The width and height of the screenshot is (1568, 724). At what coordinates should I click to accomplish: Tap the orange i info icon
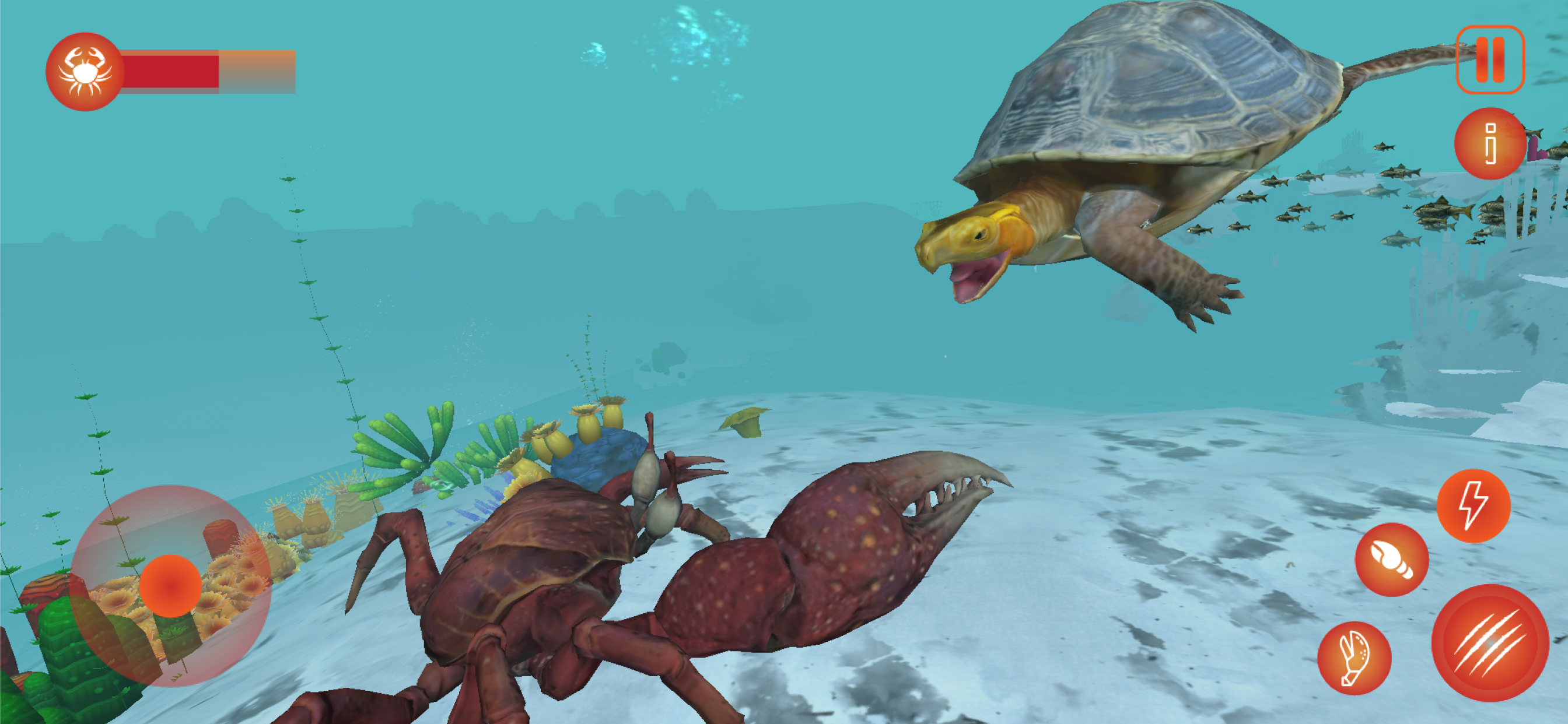1489,143
